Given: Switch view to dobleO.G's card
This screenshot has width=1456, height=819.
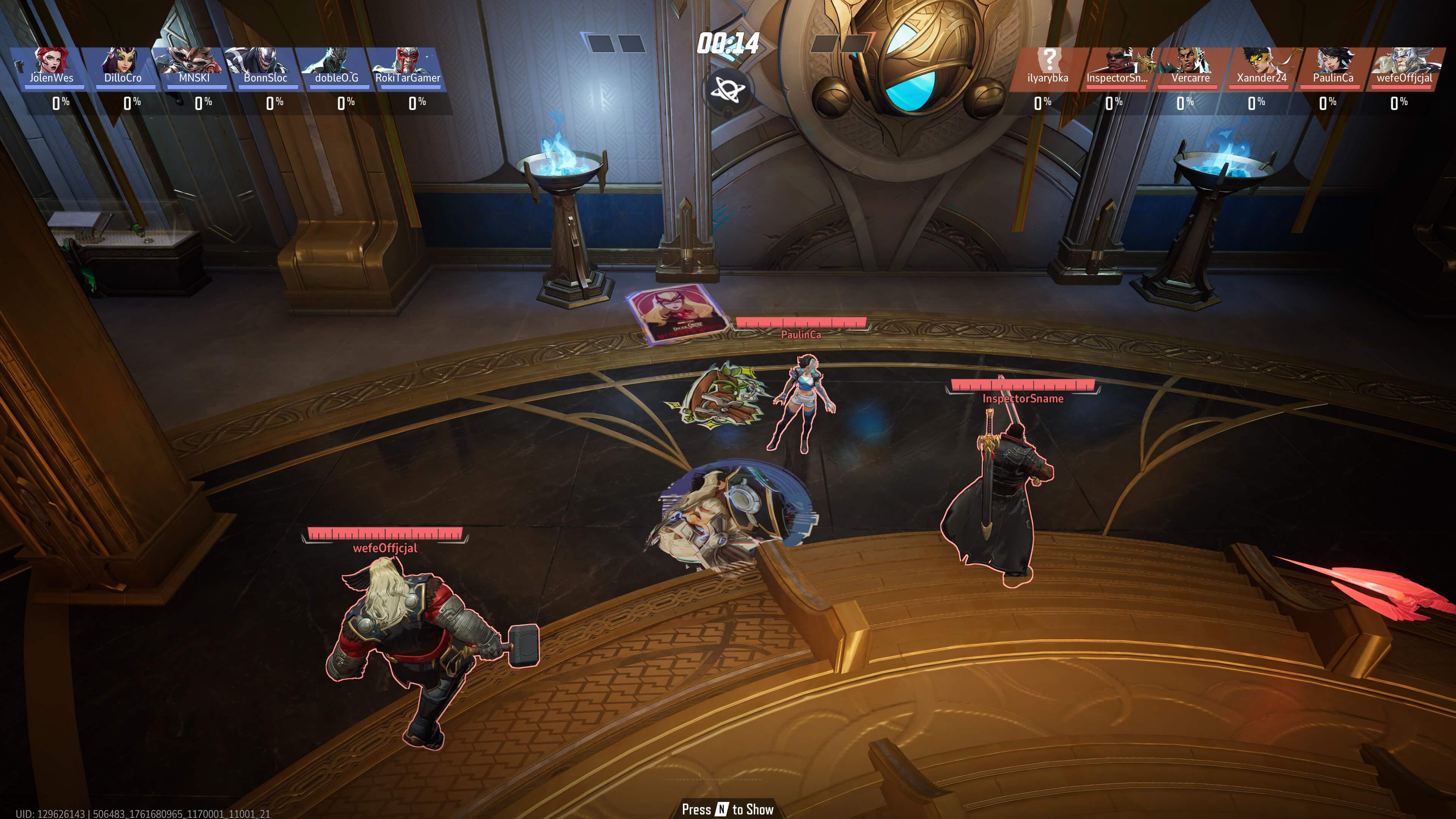Looking at the screenshot, I should click(336, 66).
